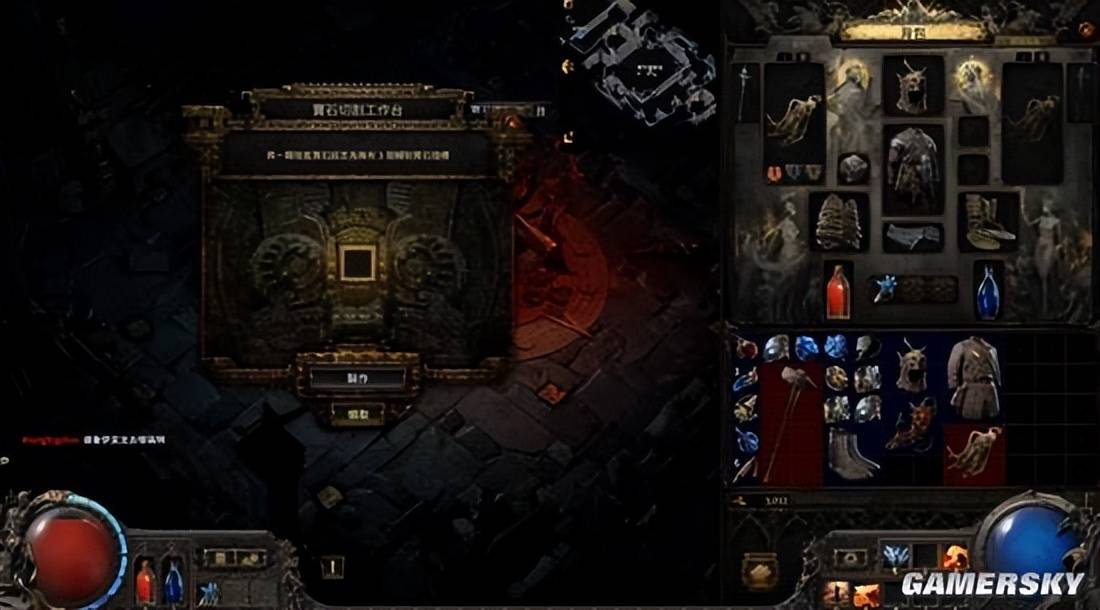Image resolution: width=1100 pixels, height=610 pixels.
Task: Click the 製作 craft button
Action: (356, 378)
